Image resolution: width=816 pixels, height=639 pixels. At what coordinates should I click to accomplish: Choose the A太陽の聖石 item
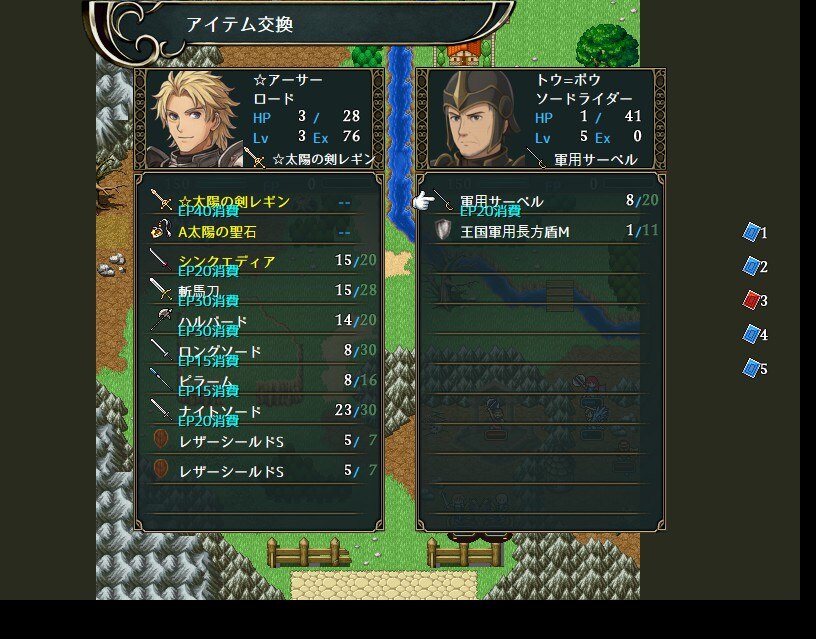258,232
